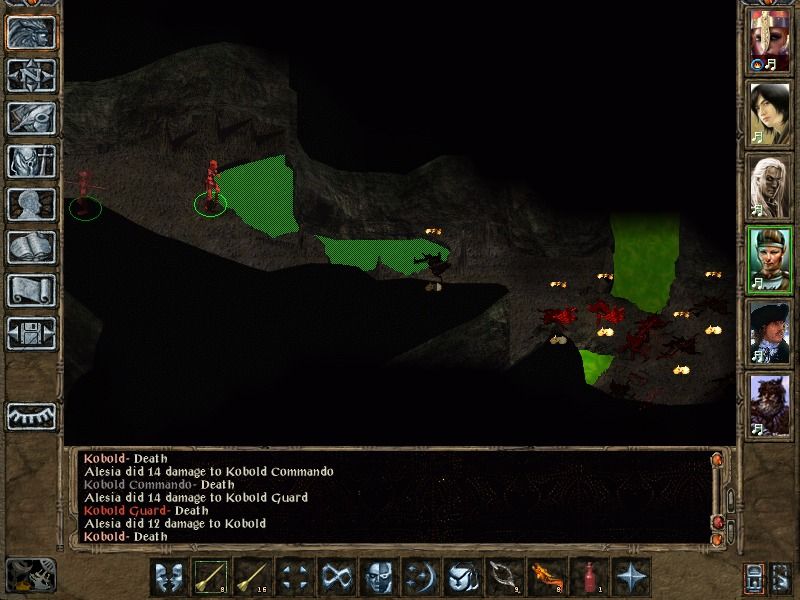Open the character record head button

tap(31, 204)
